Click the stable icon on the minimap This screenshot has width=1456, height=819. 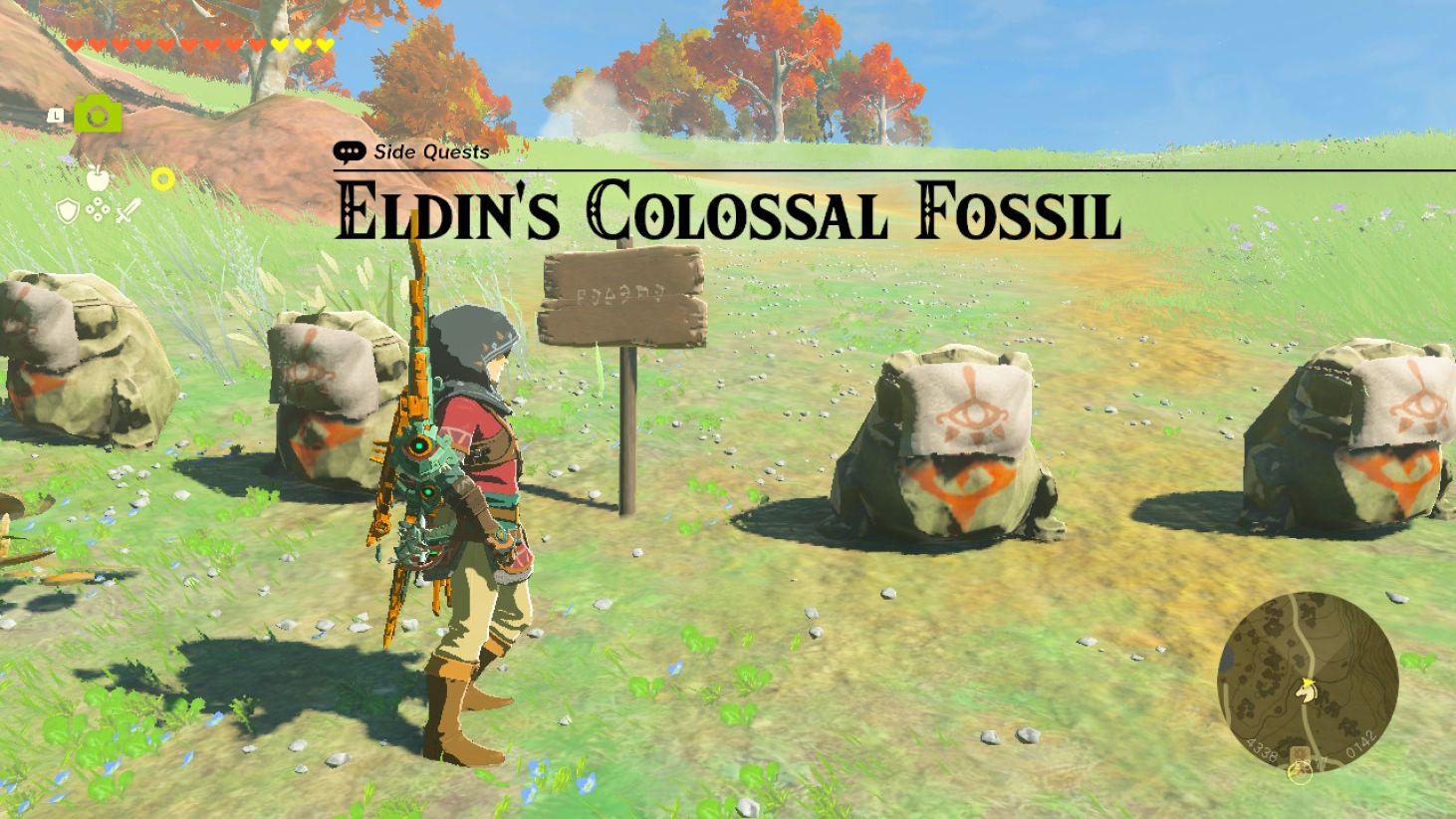coord(1301,753)
